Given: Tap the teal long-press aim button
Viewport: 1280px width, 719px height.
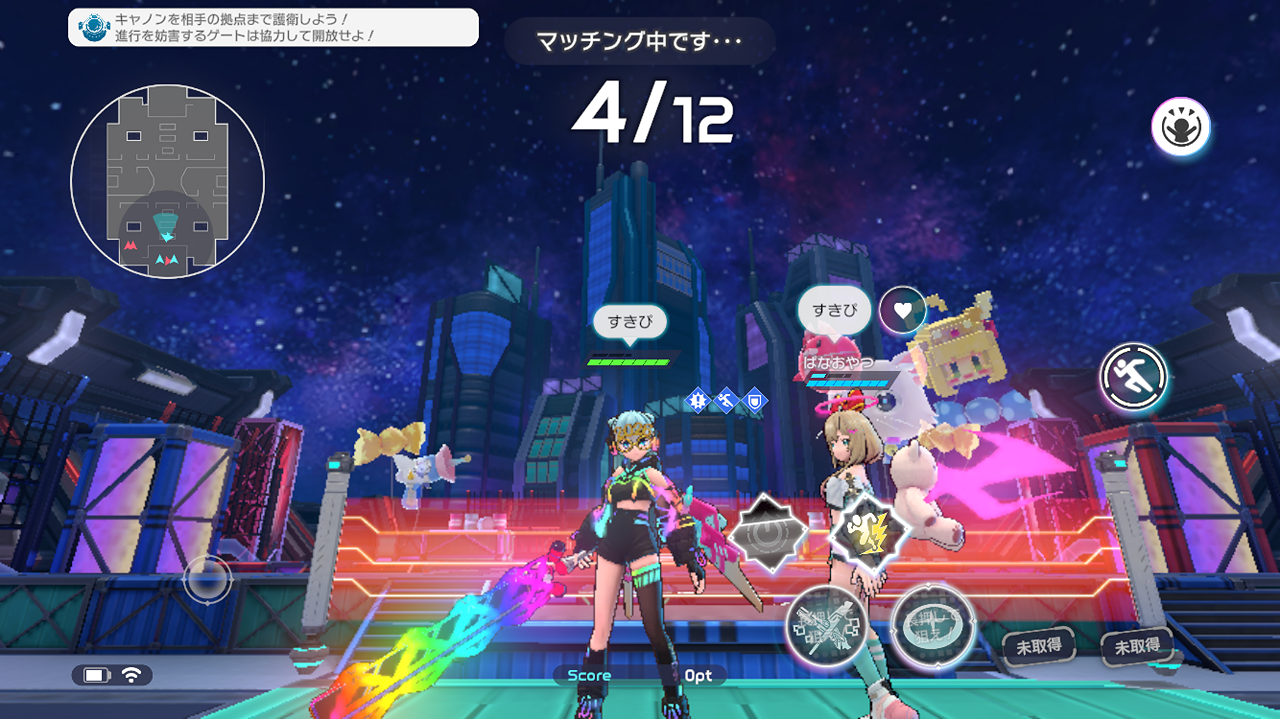Looking at the screenshot, I should tap(931, 624).
